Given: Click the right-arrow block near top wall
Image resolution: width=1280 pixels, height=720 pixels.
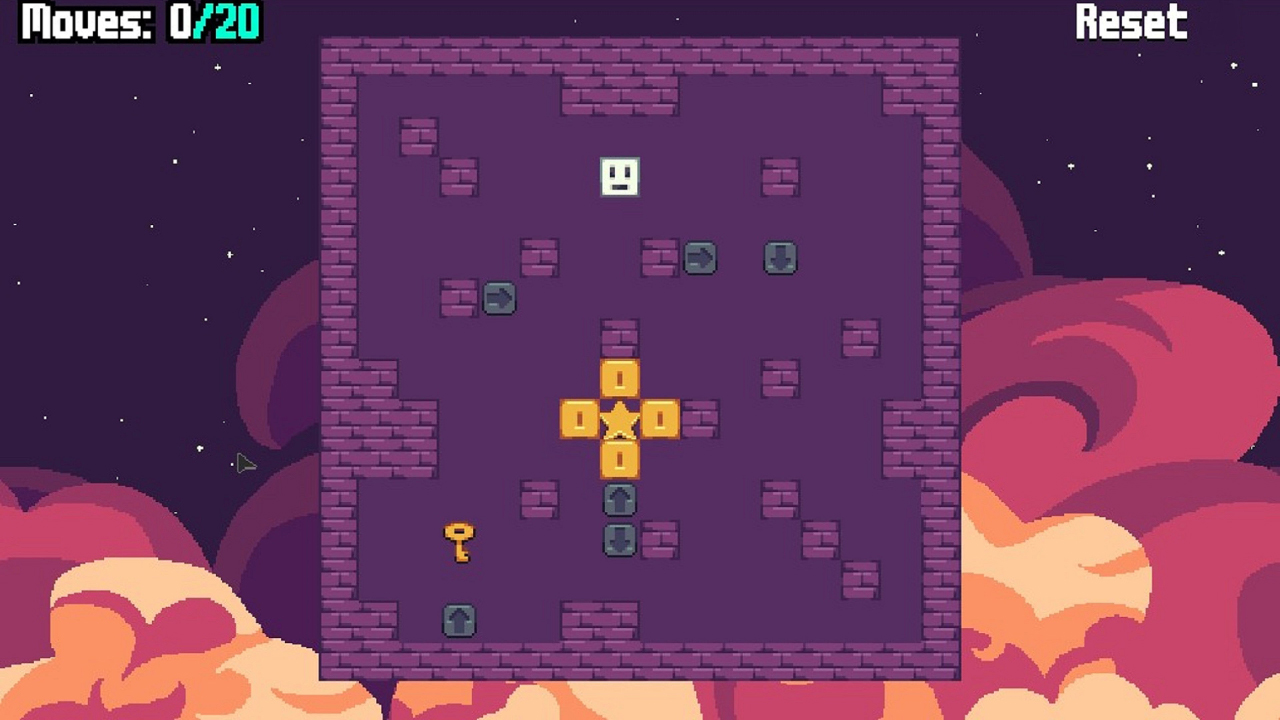Looking at the screenshot, I should 700,260.
